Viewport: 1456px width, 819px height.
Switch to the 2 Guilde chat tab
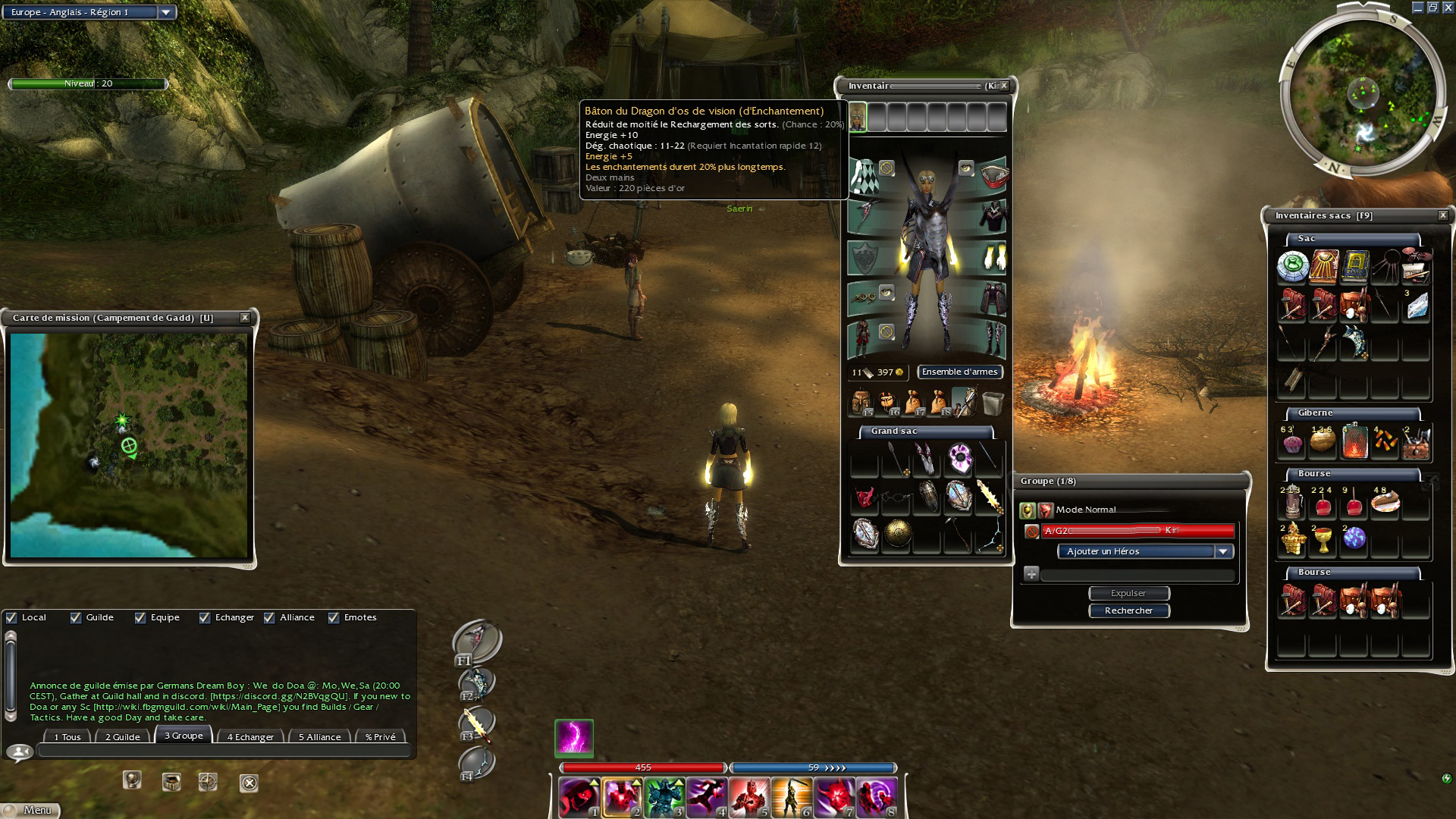coord(122,736)
